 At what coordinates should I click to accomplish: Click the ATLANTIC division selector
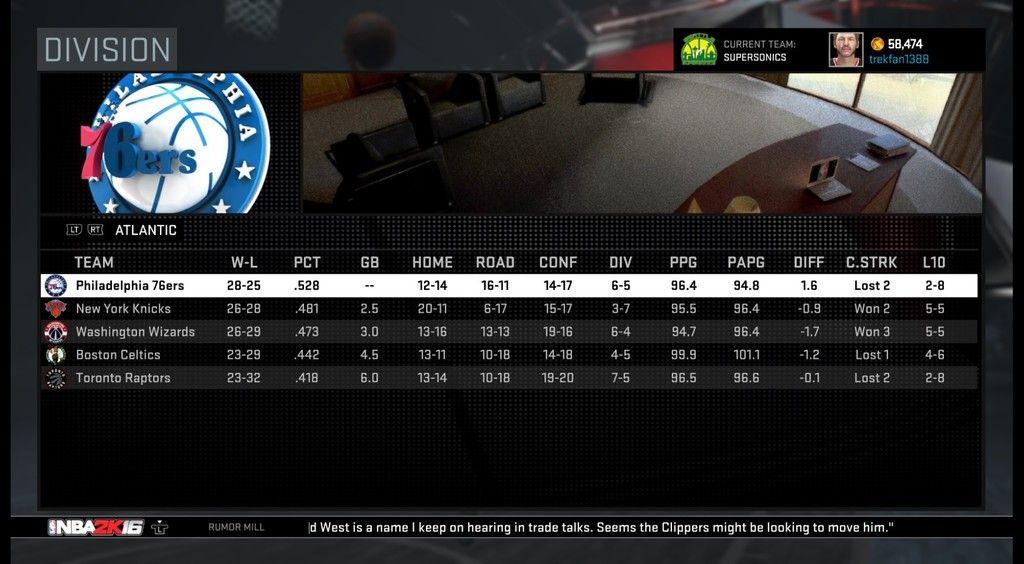[x=146, y=230]
